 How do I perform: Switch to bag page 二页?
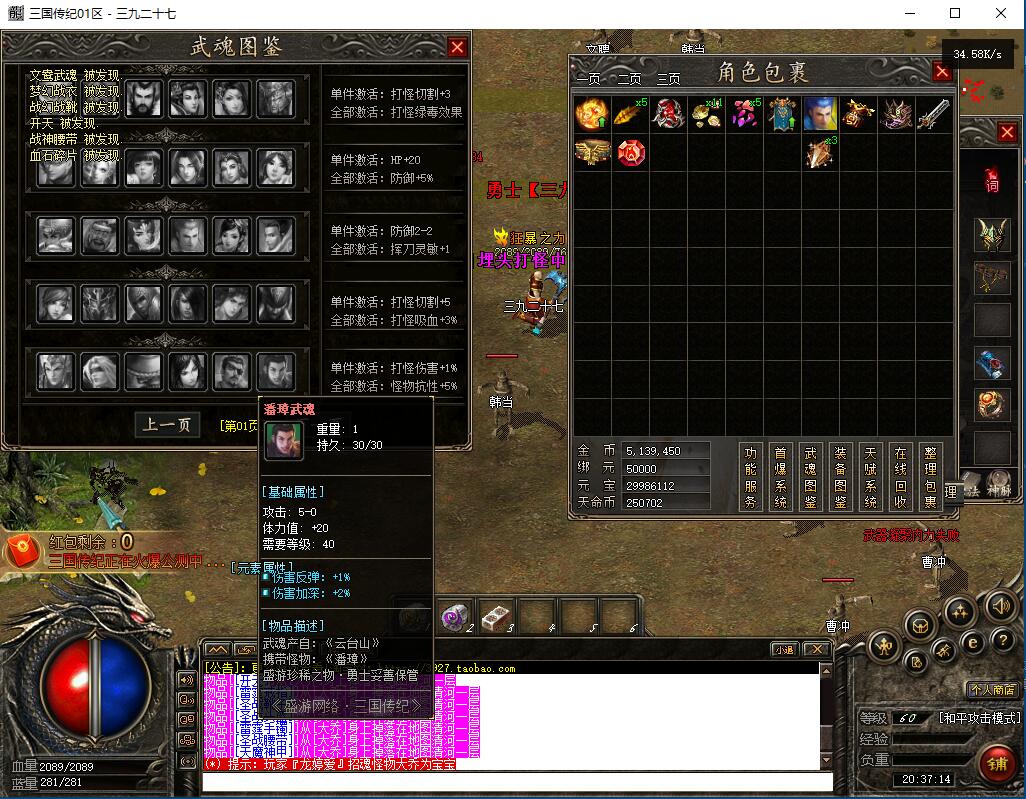[x=629, y=79]
